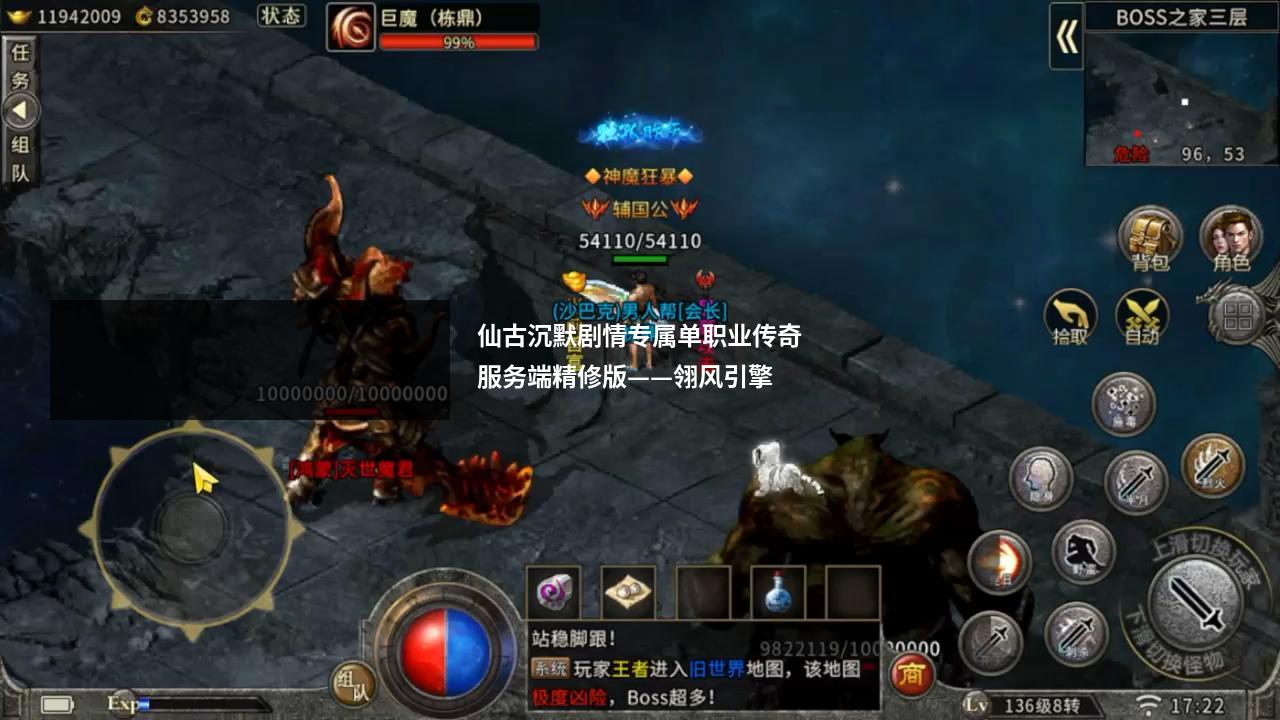Open the 角色 character panel
Image resolution: width=1280 pixels, height=720 pixels.
click(x=1230, y=237)
